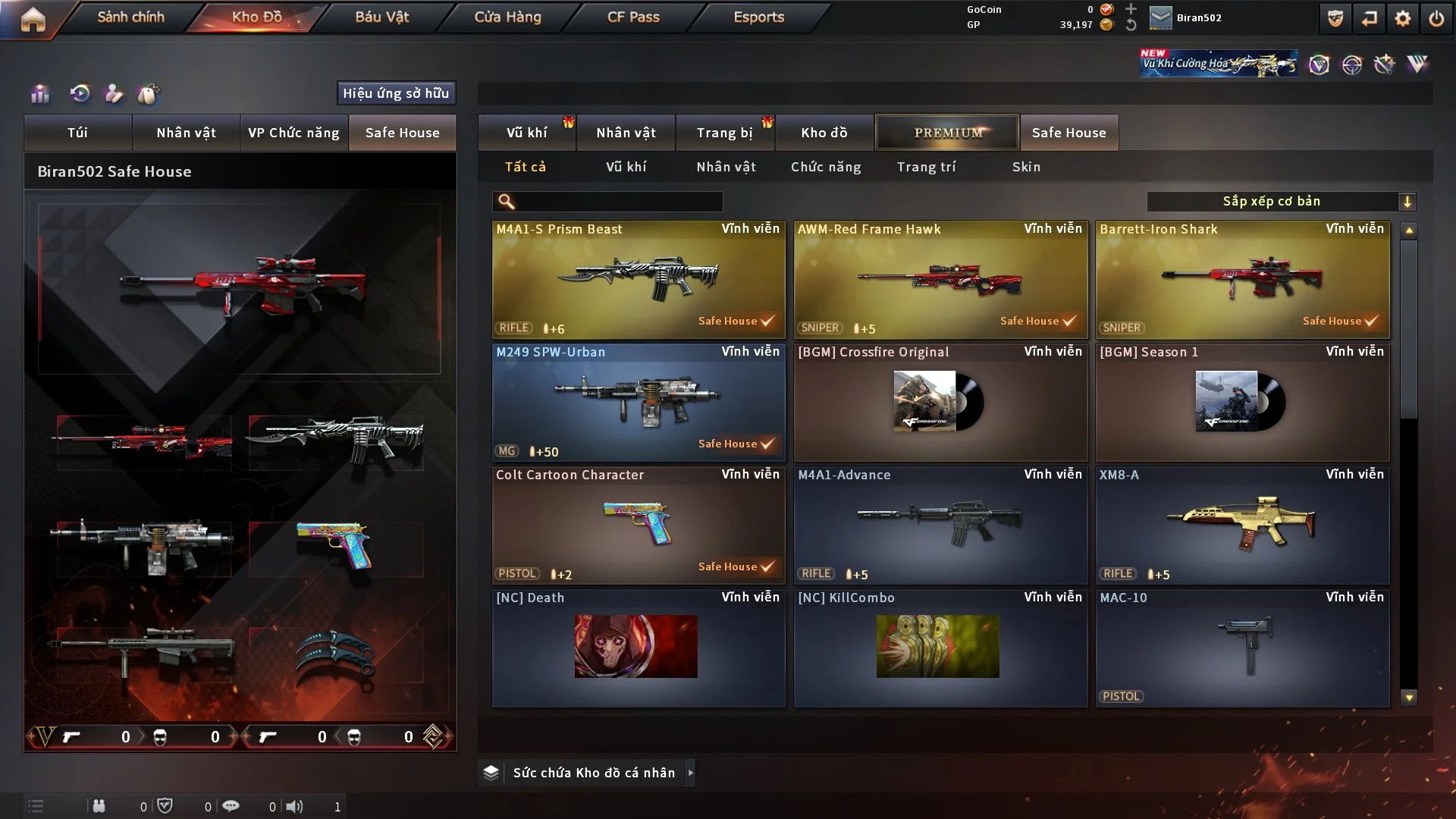Open settings with the gear icon
This screenshot has width=1456, height=819.
pos(1403,18)
